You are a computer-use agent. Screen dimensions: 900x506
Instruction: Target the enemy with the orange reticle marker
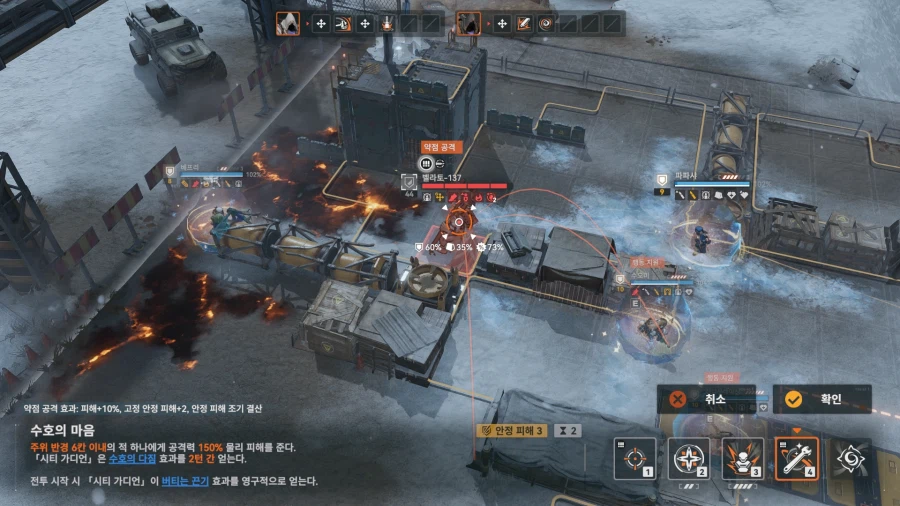pyautogui.click(x=459, y=222)
